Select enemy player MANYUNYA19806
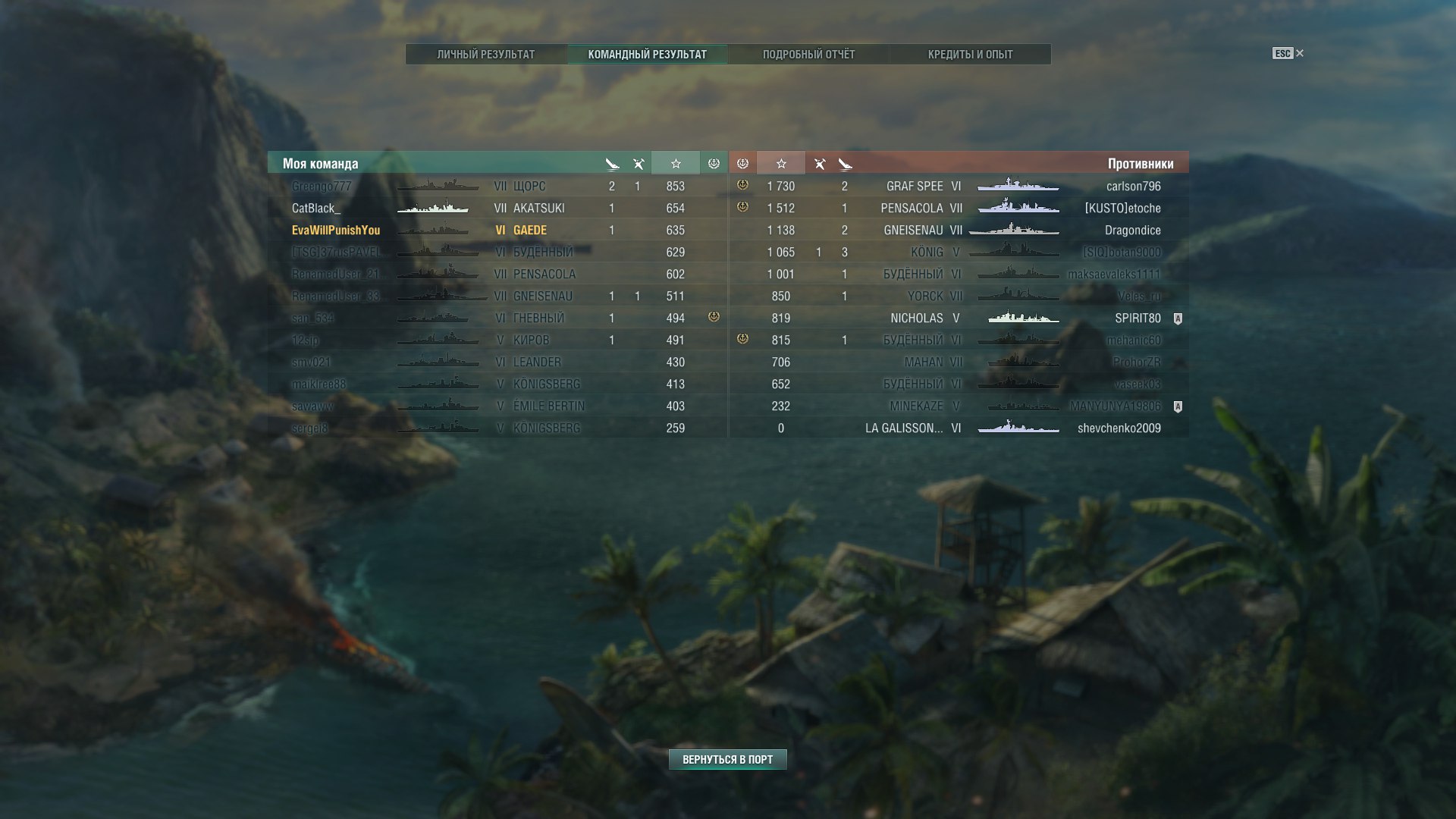Image resolution: width=1456 pixels, height=819 pixels. 1115,406
